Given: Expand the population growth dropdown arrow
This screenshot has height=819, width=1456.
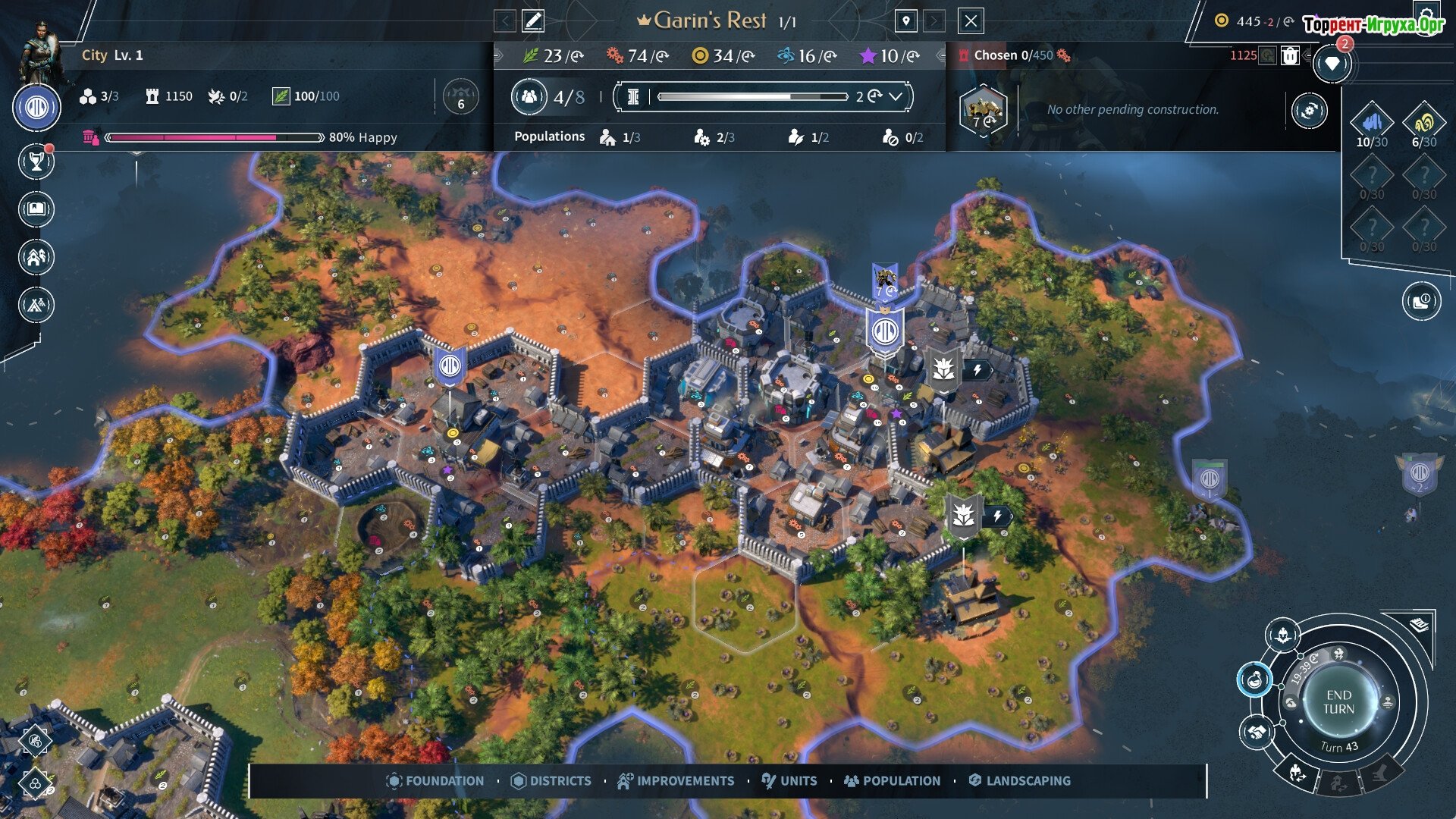Looking at the screenshot, I should point(896,96).
